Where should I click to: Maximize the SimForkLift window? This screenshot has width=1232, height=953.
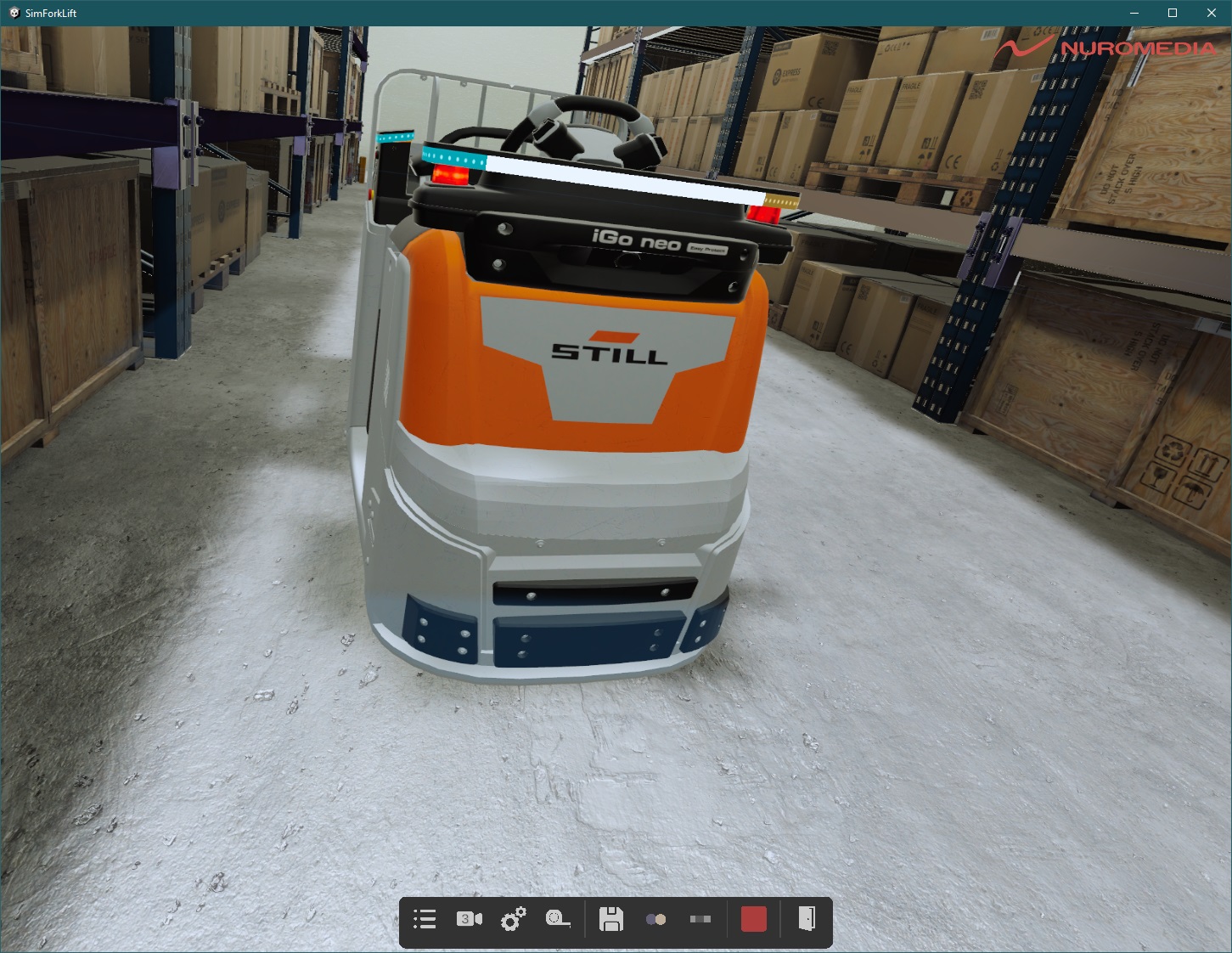1173,13
